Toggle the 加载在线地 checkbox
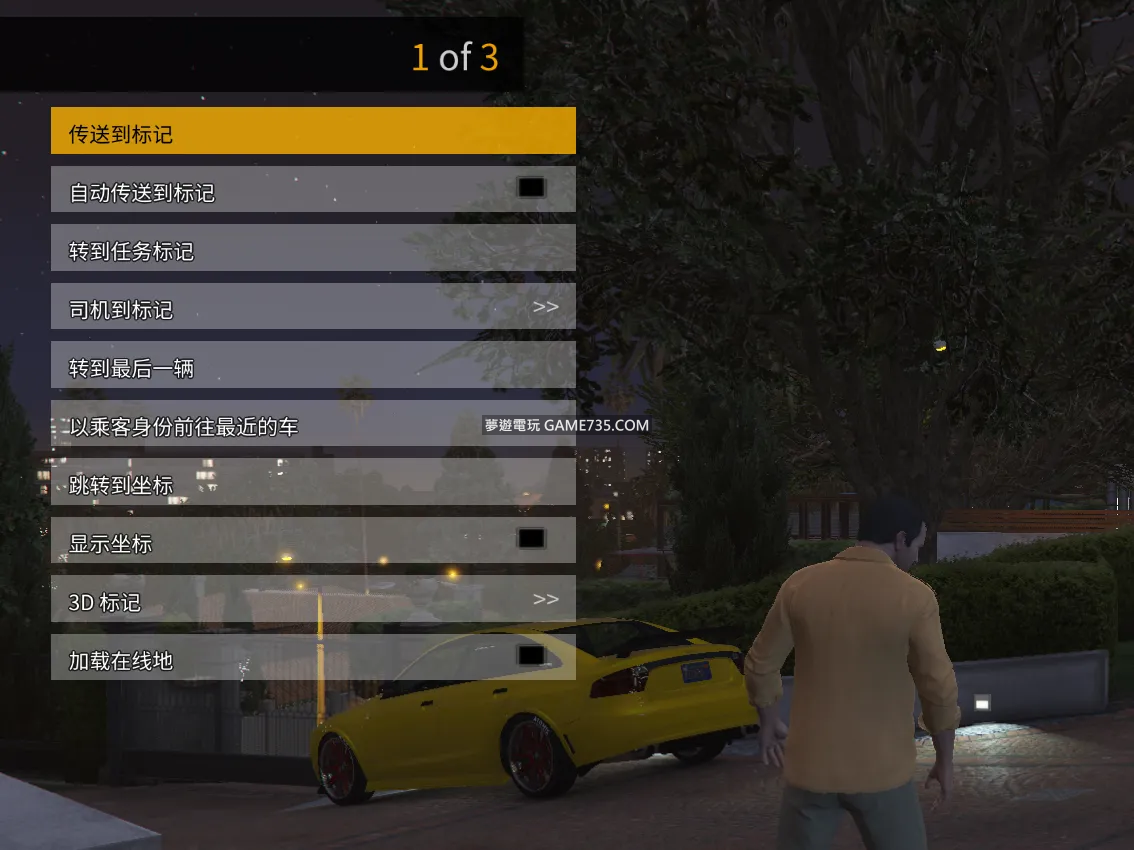 [531, 656]
